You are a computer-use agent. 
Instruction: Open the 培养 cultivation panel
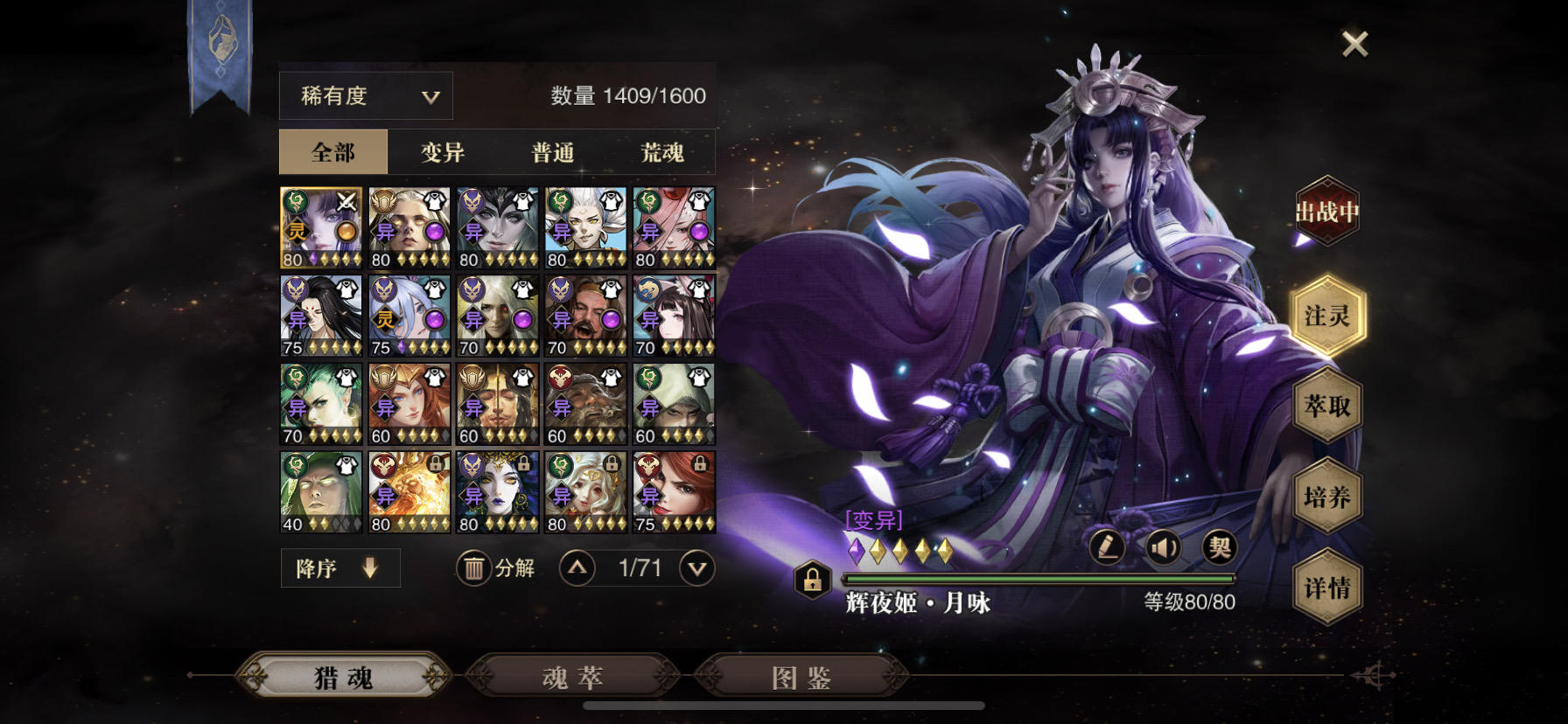click(1327, 498)
